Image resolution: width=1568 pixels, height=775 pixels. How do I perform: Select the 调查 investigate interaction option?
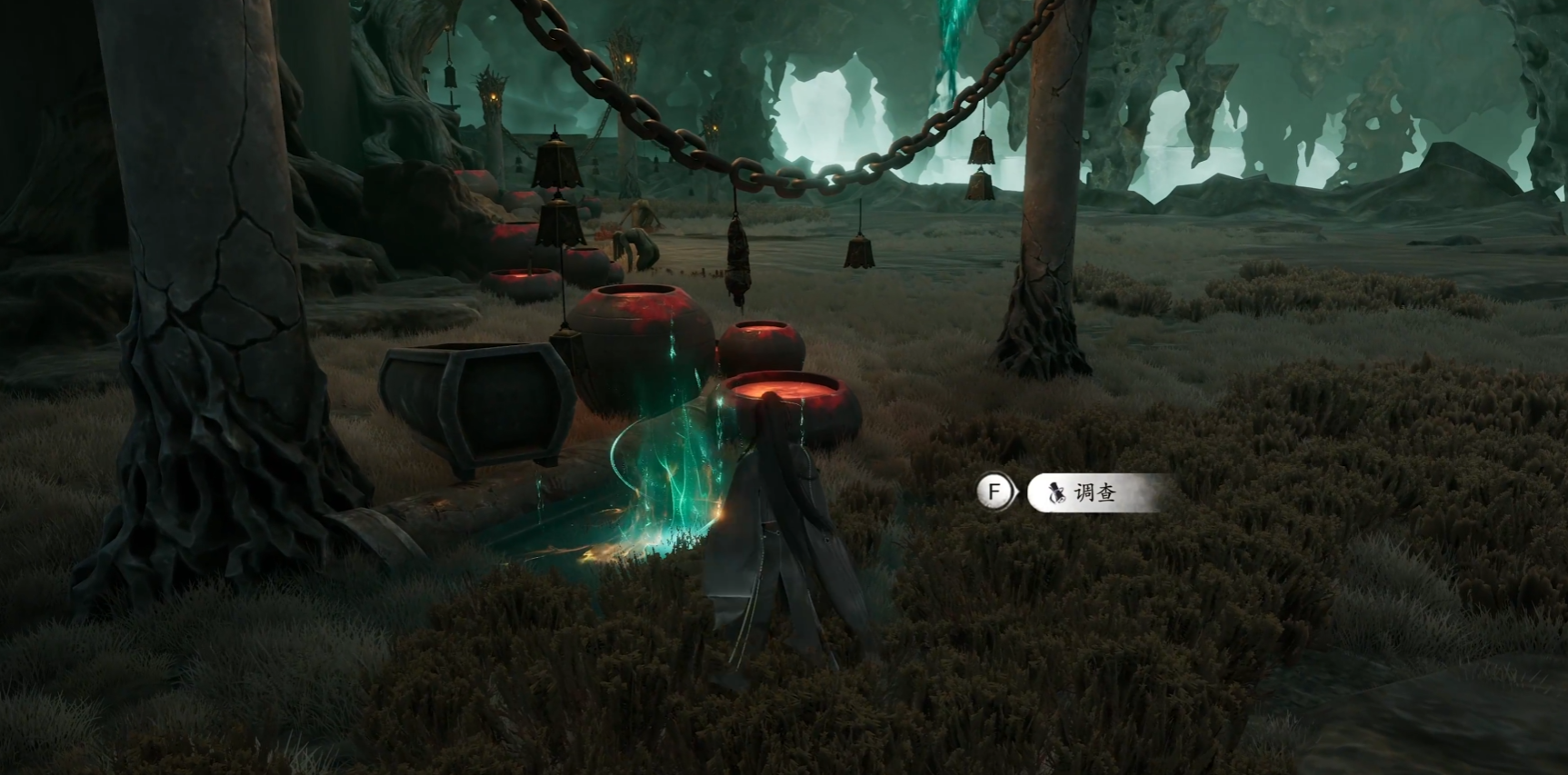(x=1093, y=492)
